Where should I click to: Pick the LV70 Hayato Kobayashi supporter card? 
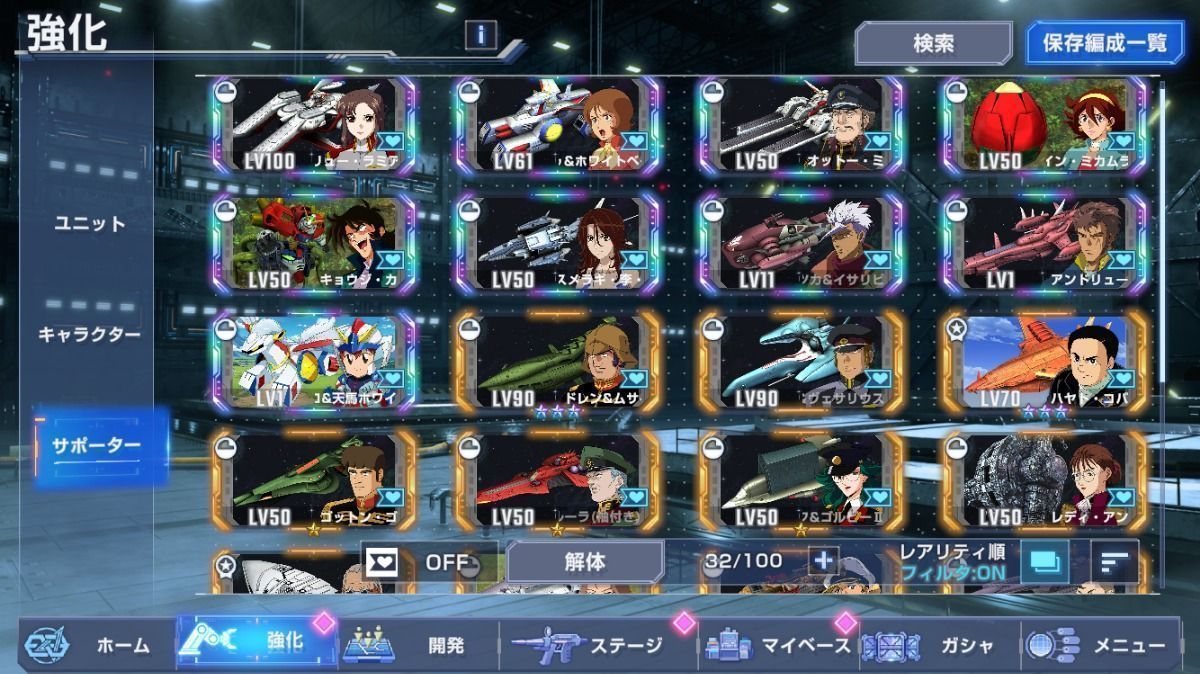[x=1044, y=360]
